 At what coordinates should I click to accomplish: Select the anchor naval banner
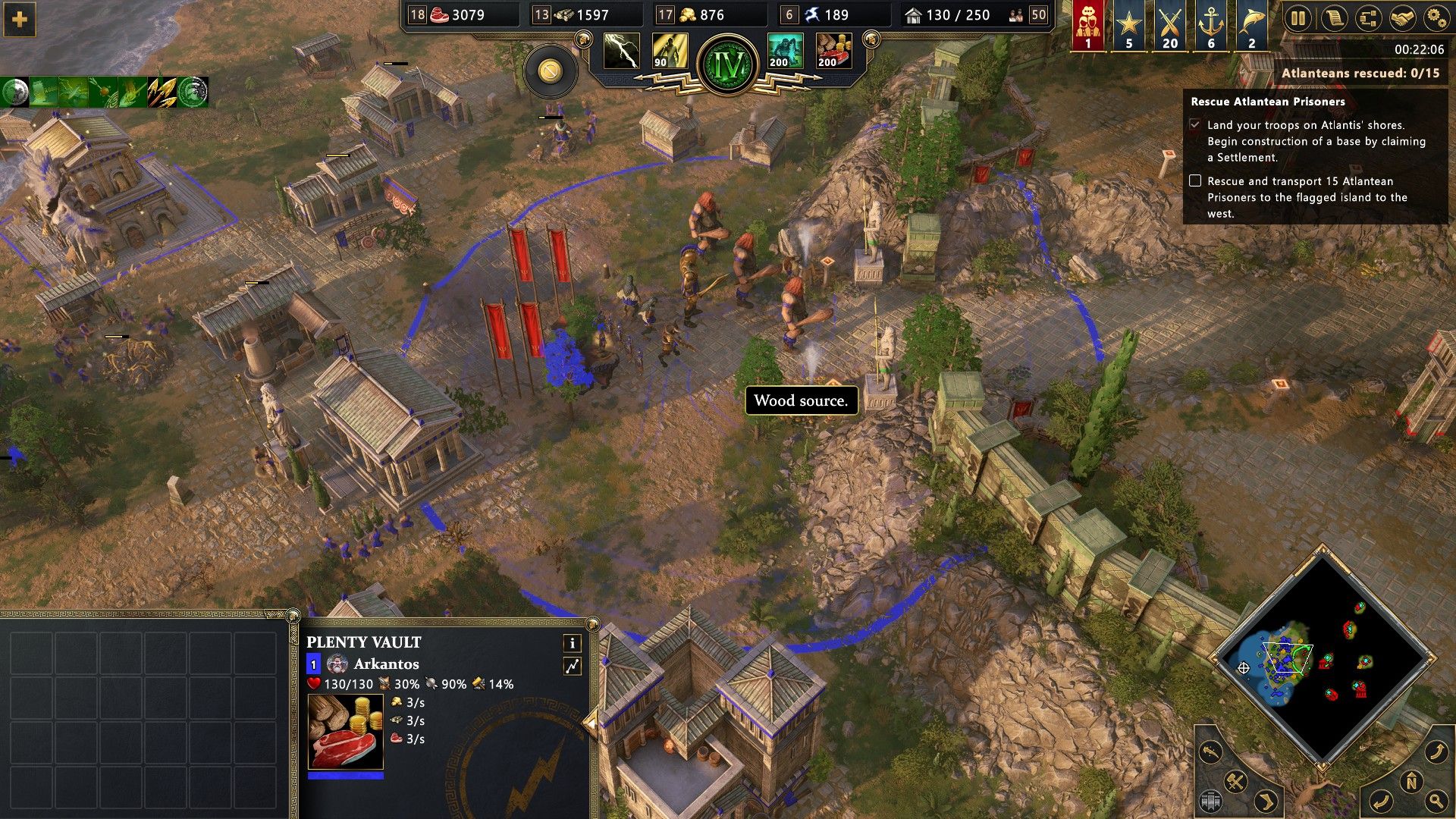(x=1211, y=25)
